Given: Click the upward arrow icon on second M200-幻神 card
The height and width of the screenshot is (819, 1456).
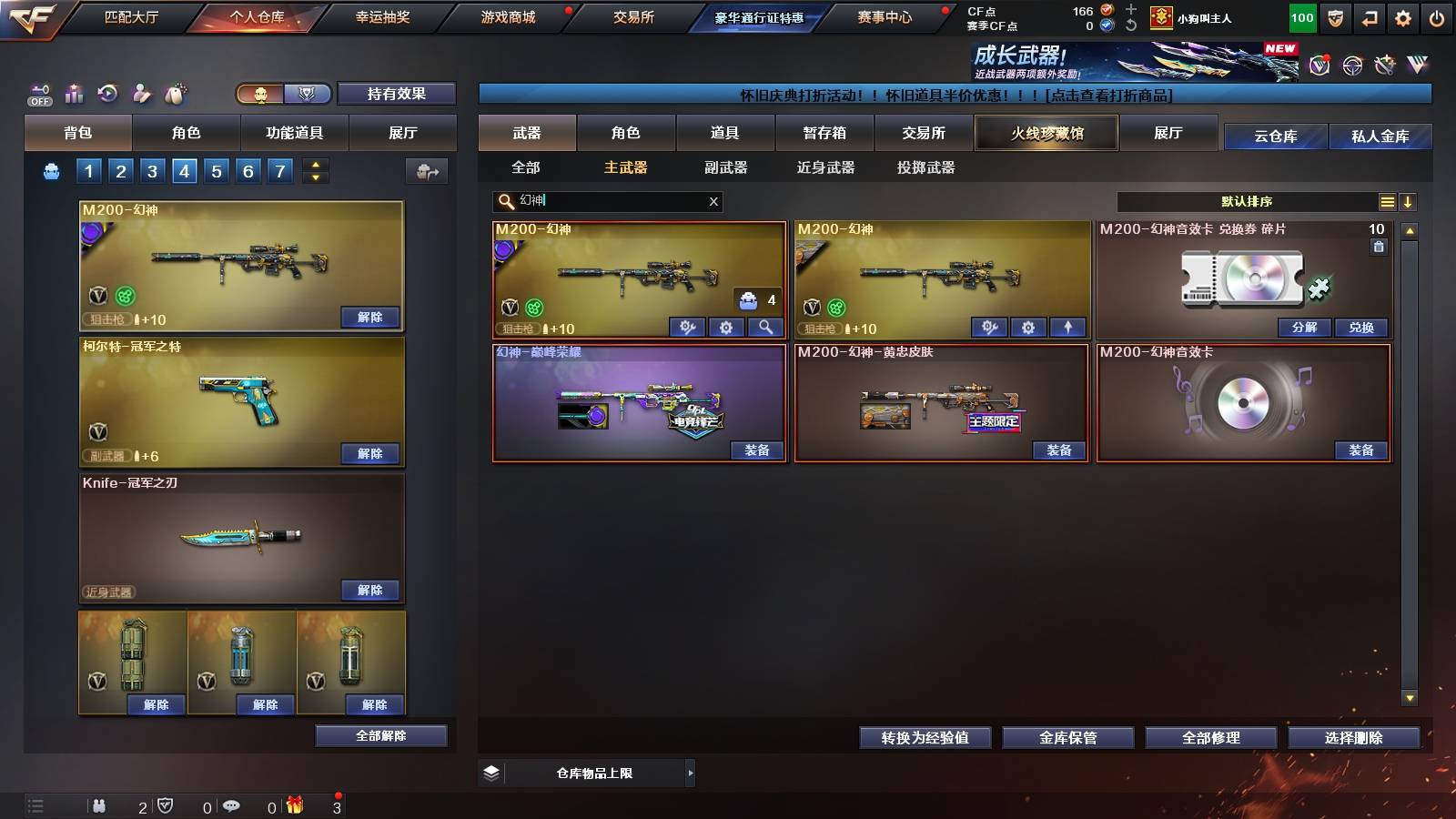Looking at the screenshot, I should click(1067, 327).
